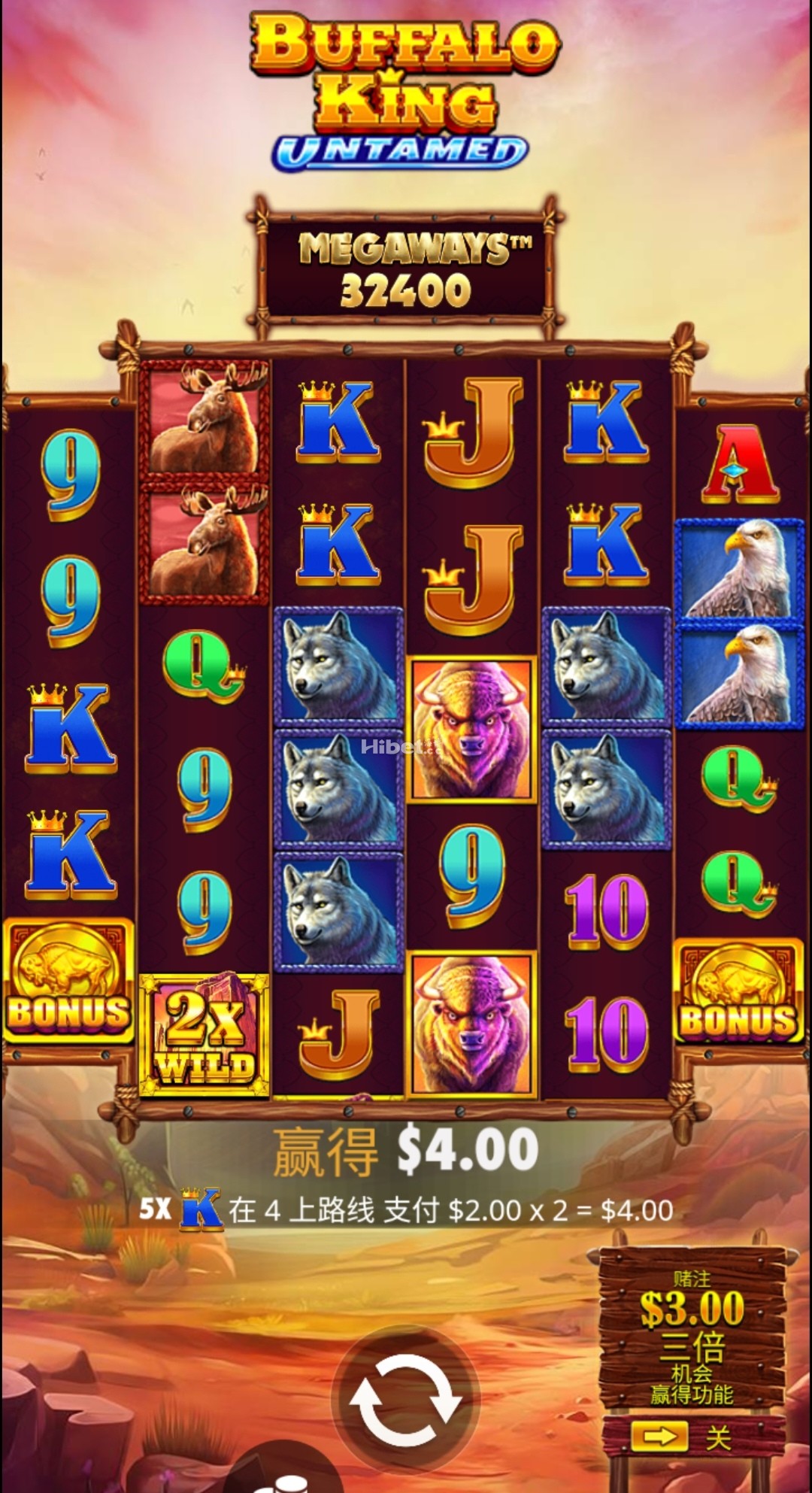Spin the reels with the circular arrows button
Image resolution: width=812 pixels, height=1493 pixels.
tap(405, 1400)
